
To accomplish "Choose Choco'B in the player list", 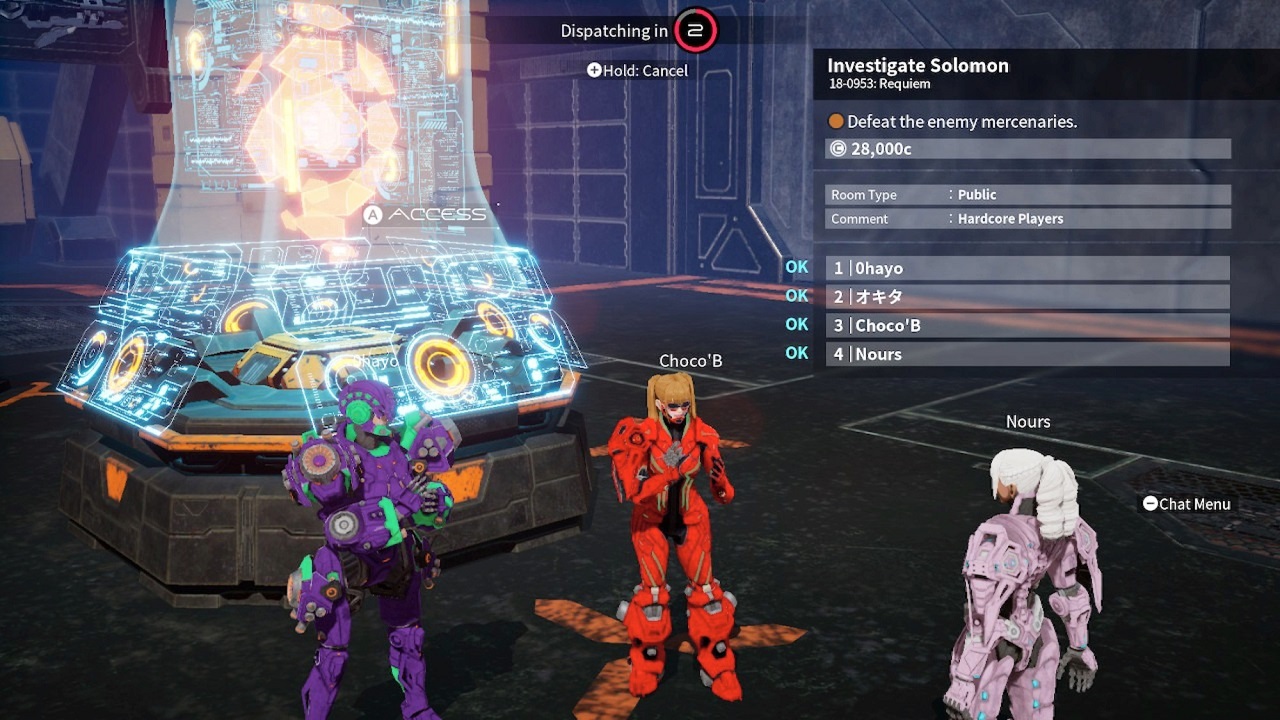I will coord(1027,325).
